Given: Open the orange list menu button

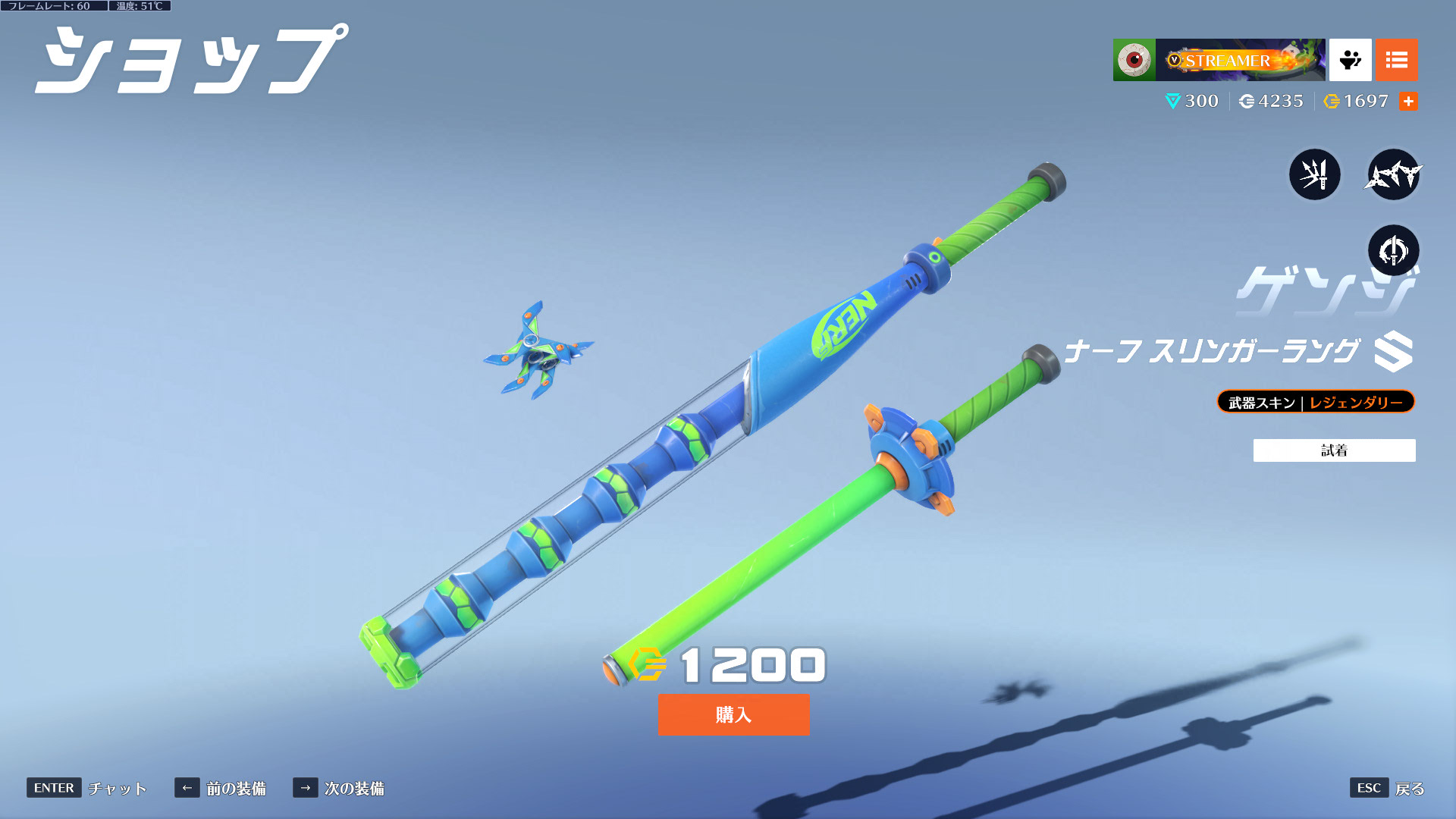Looking at the screenshot, I should [x=1396, y=60].
